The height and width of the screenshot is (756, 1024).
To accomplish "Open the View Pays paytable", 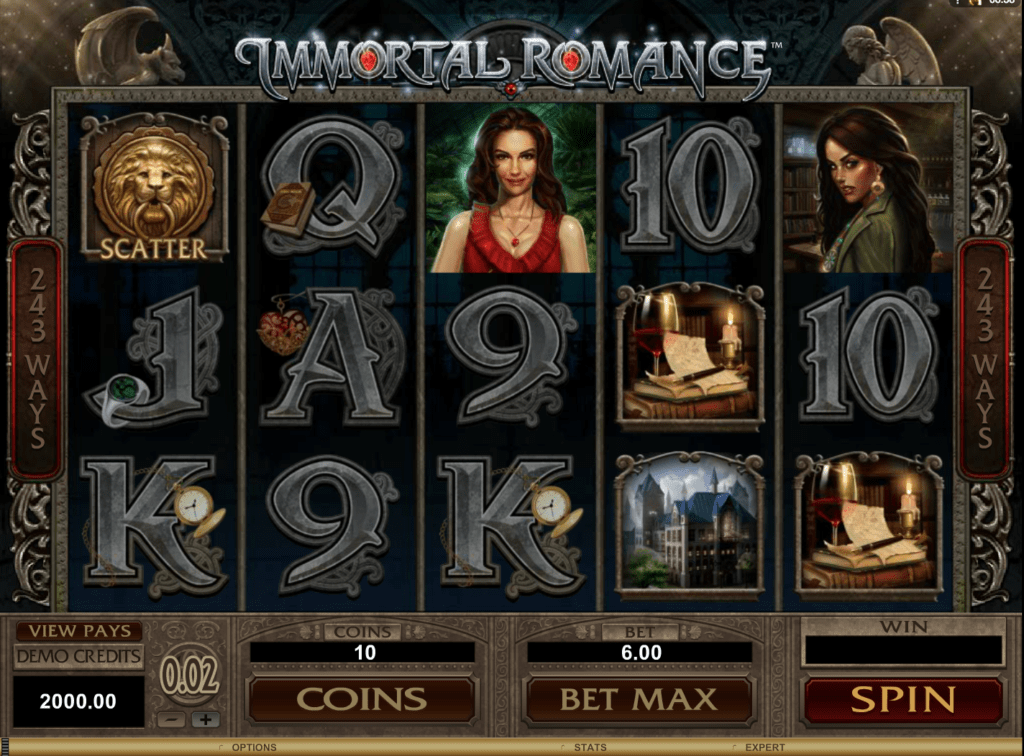I will pos(78,631).
